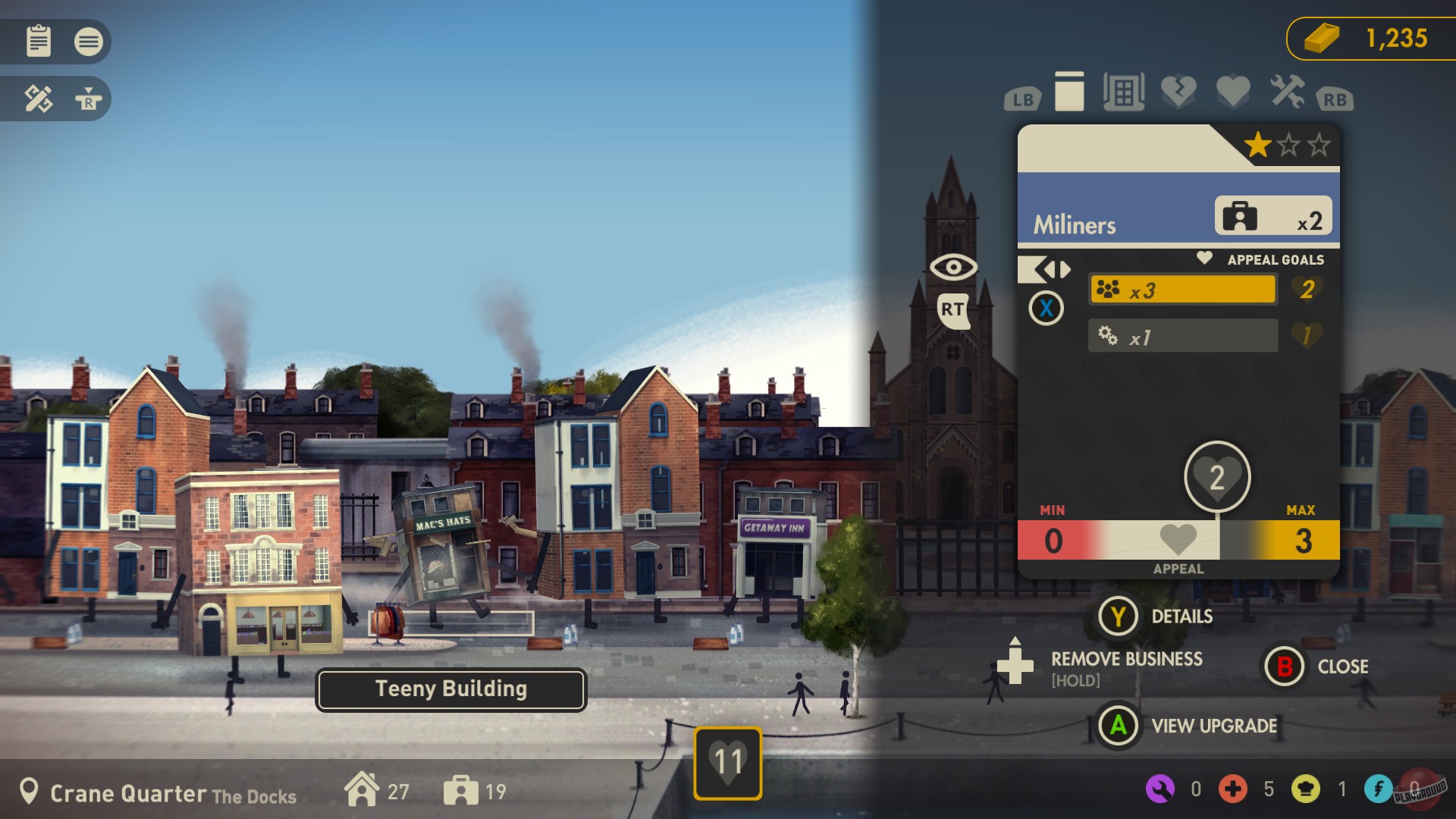Expand the LB tab selector

tap(1021, 97)
